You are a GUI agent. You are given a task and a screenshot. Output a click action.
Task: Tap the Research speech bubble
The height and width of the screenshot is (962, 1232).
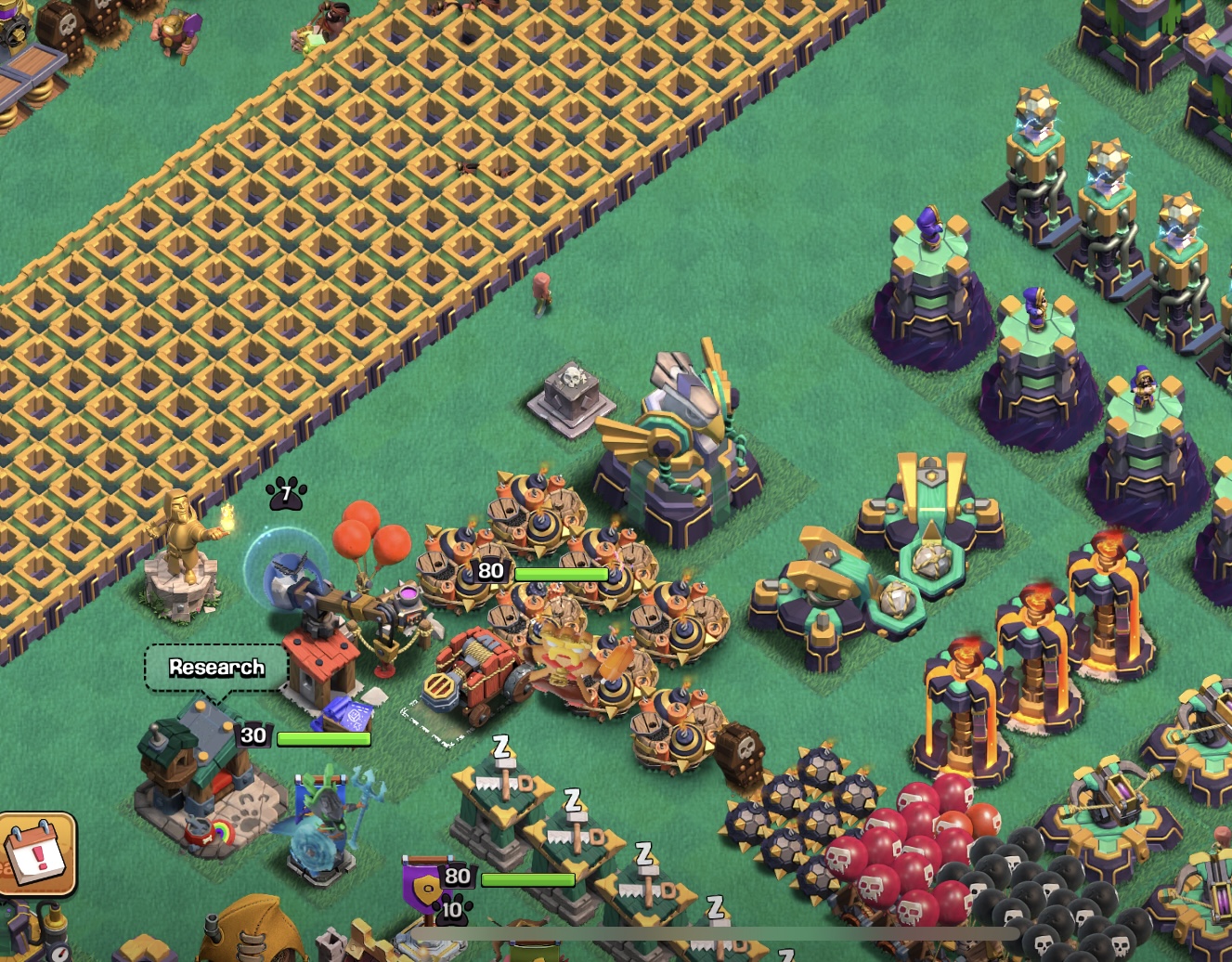[x=216, y=668]
